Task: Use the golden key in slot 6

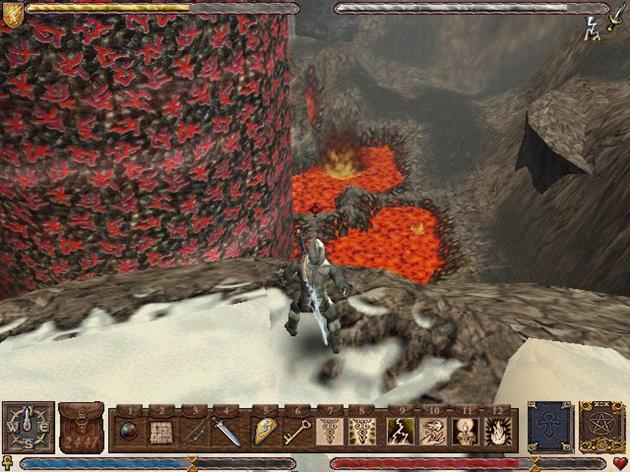Action: pos(296,433)
